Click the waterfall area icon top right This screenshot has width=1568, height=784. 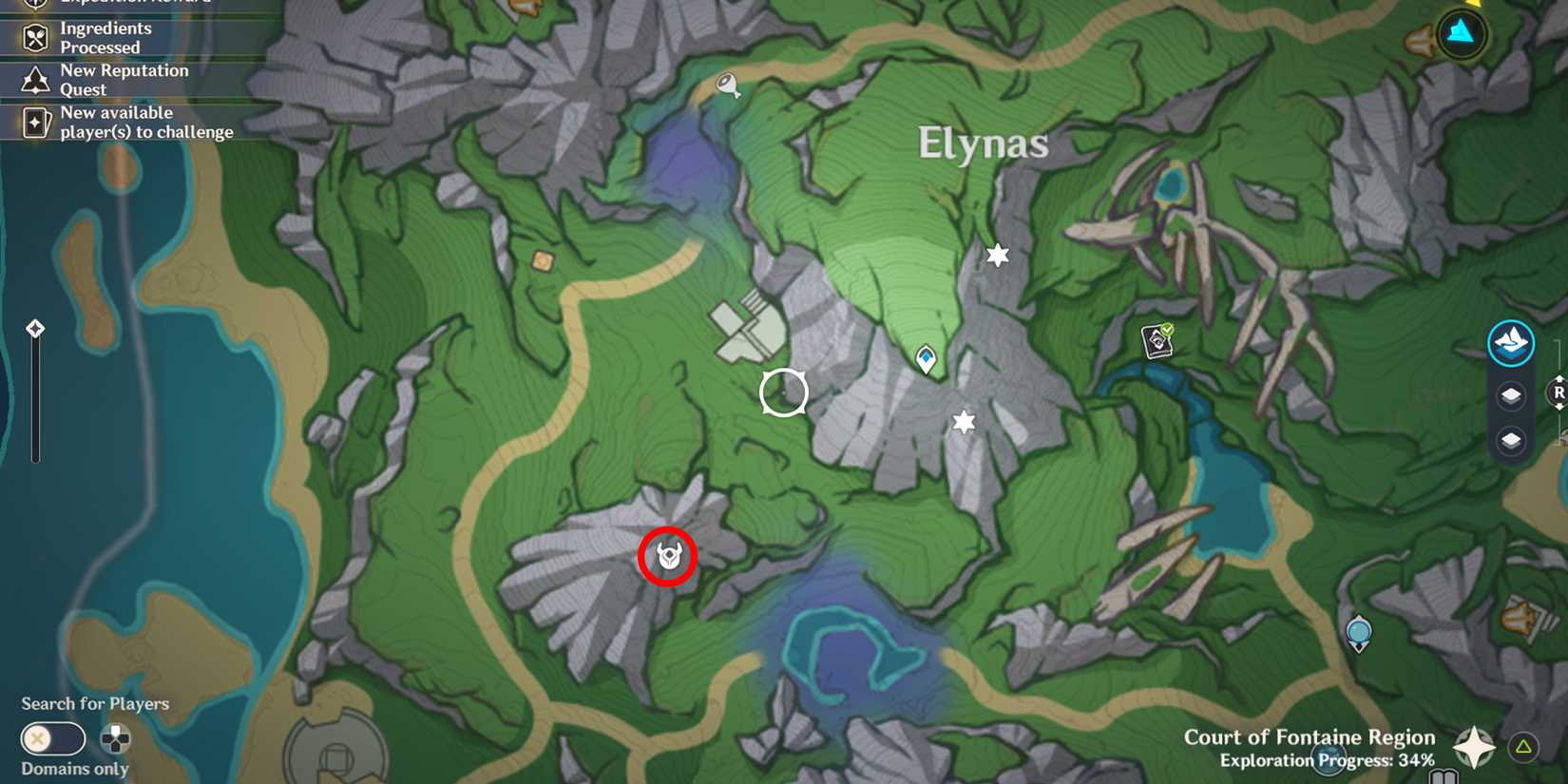[1461, 34]
